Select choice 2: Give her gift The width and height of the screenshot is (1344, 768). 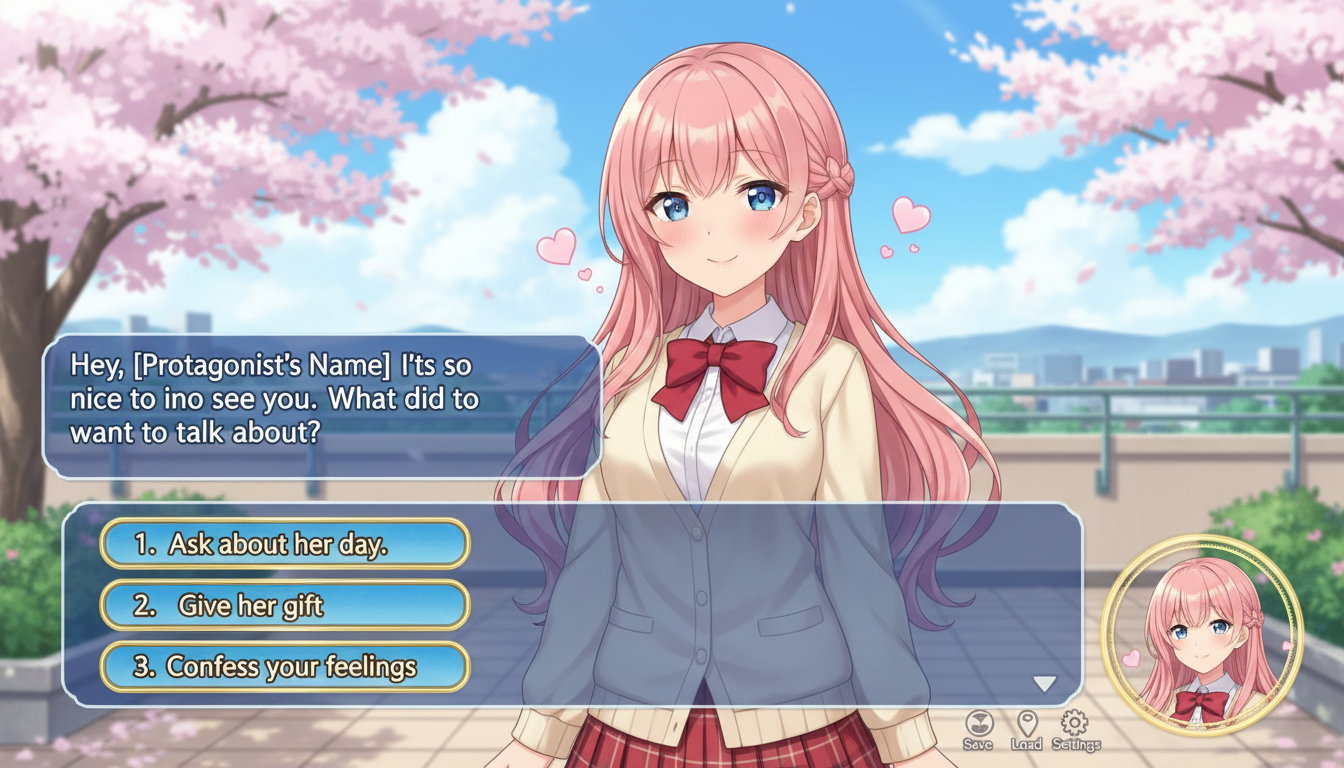[284, 605]
